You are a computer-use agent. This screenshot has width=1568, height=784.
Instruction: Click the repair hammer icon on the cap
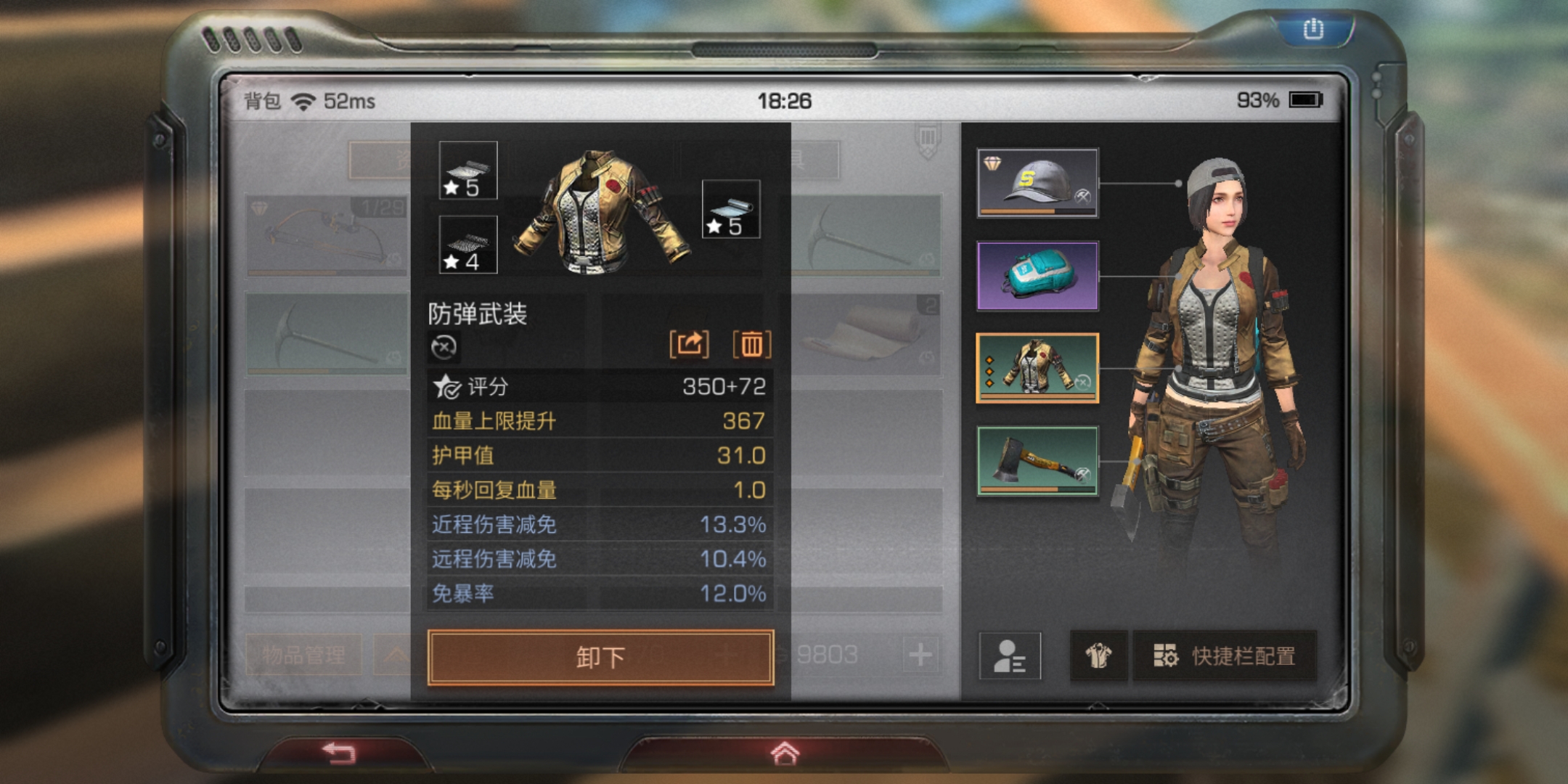click(1083, 197)
